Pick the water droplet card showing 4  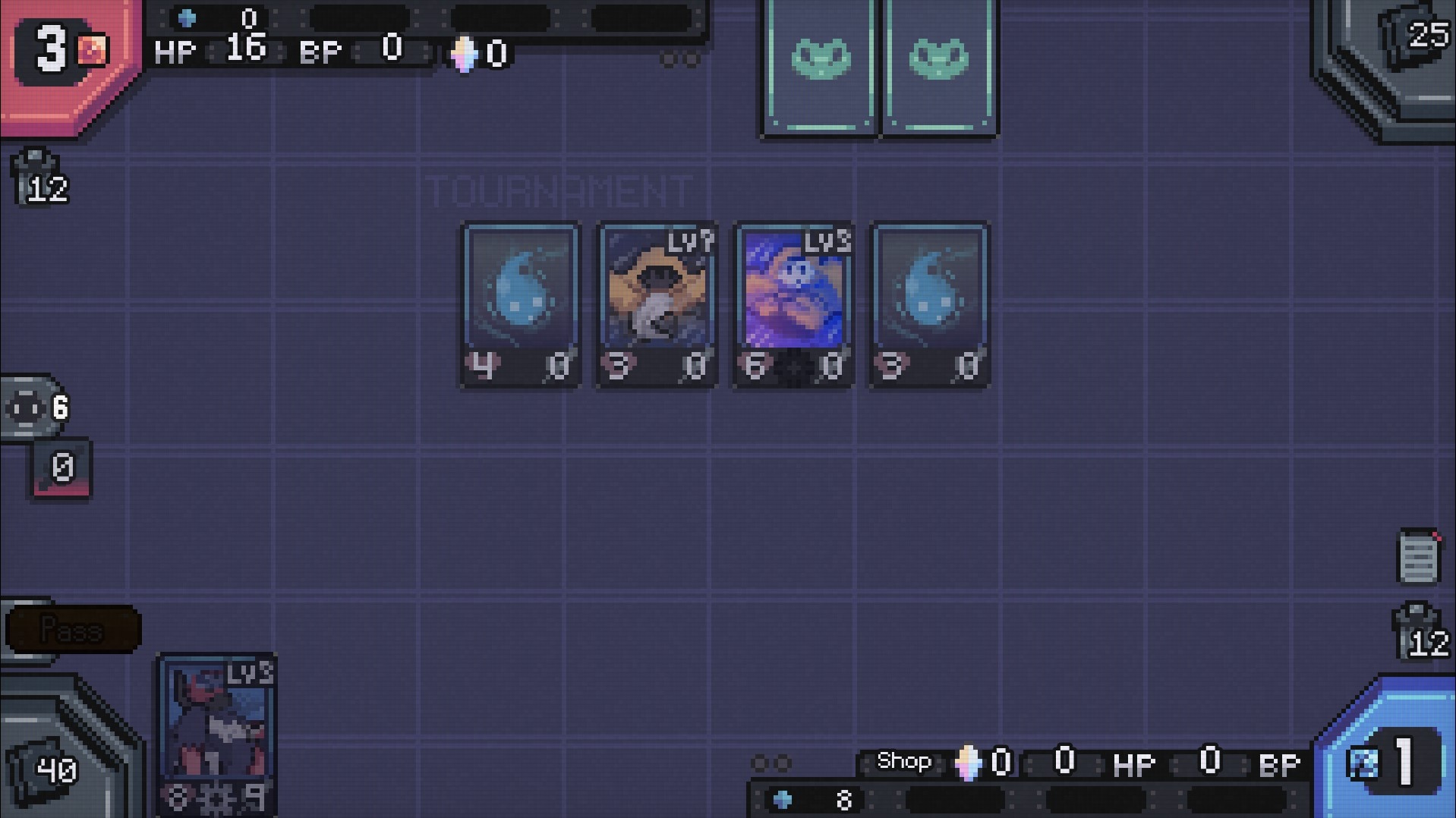coord(521,305)
